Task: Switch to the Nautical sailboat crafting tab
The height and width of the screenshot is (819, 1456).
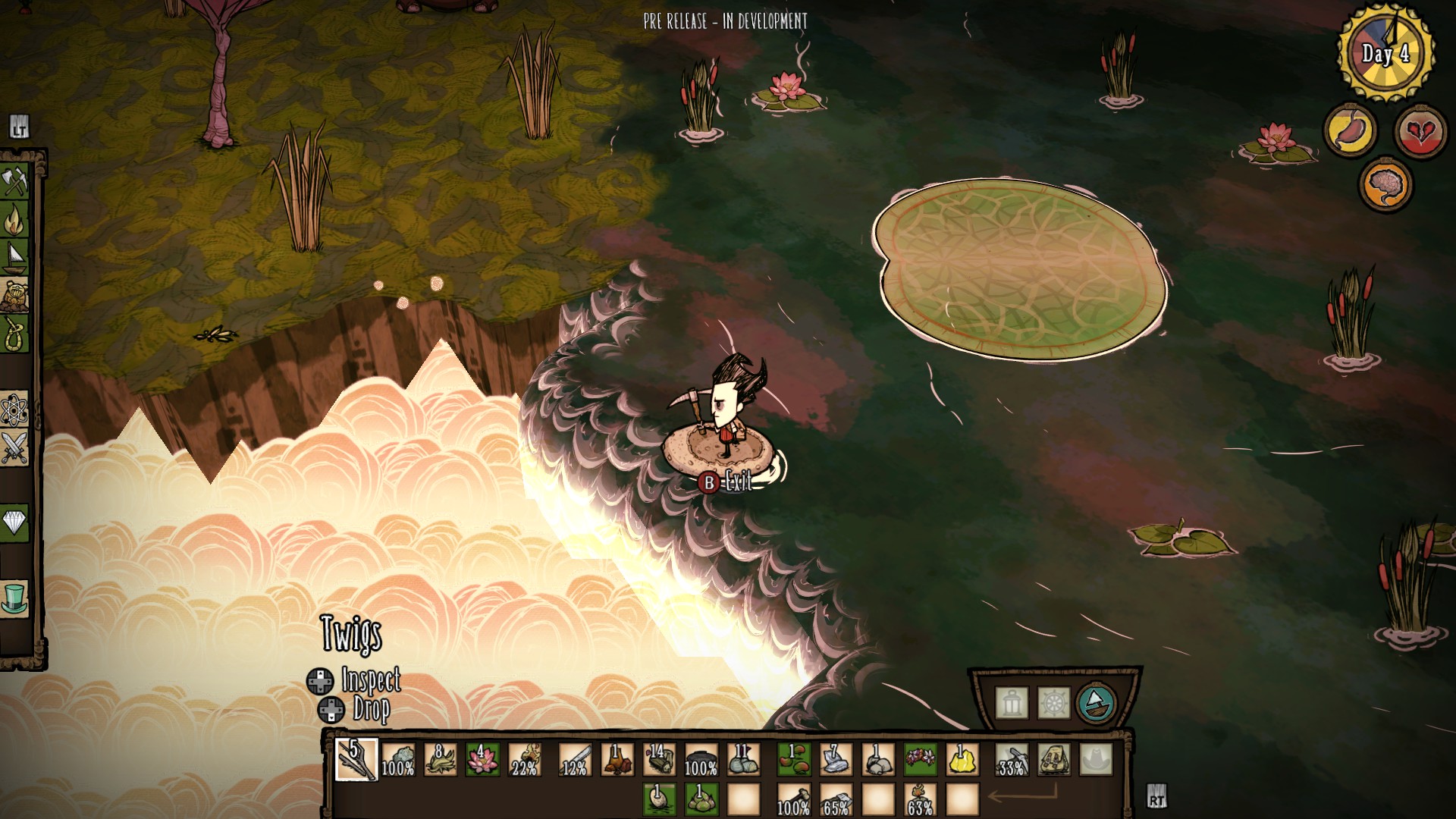Action: (14, 258)
